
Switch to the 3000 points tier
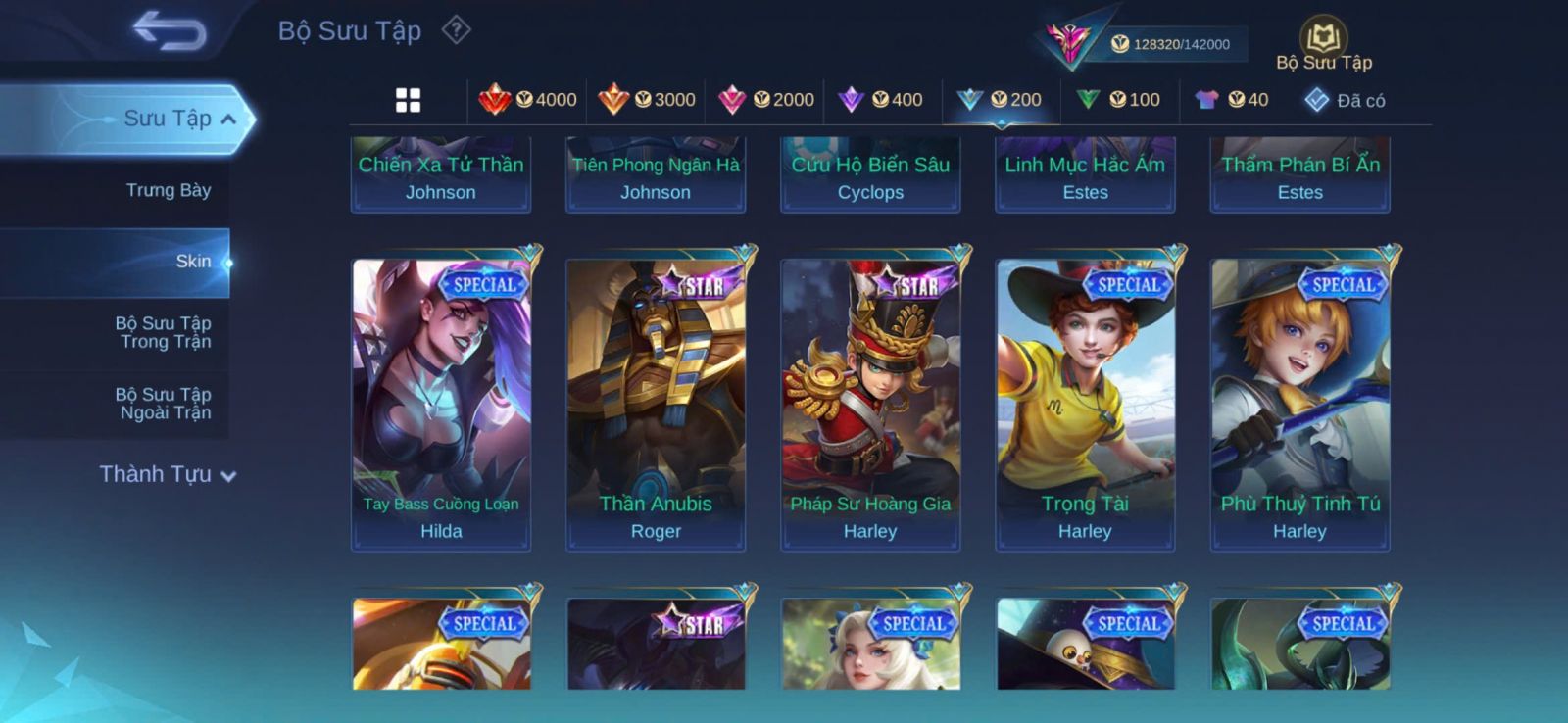647,100
